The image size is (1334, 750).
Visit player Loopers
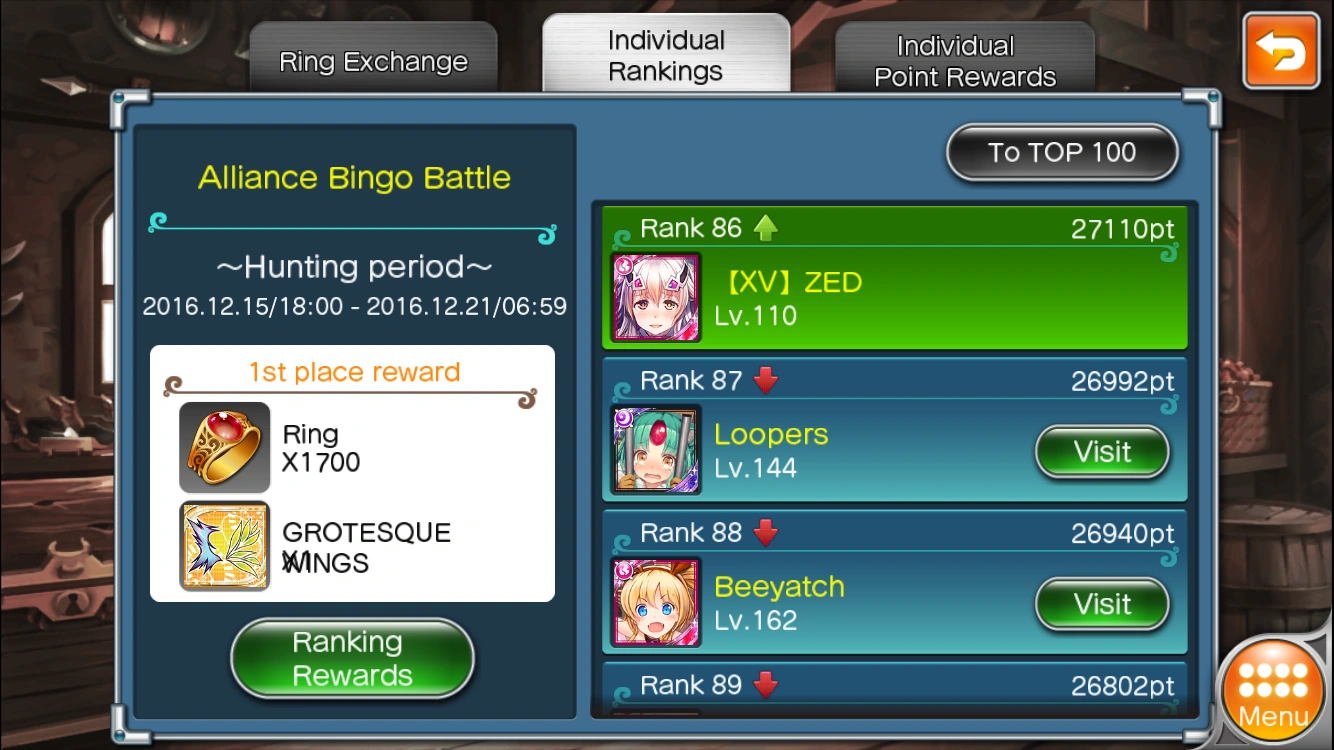point(1102,452)
